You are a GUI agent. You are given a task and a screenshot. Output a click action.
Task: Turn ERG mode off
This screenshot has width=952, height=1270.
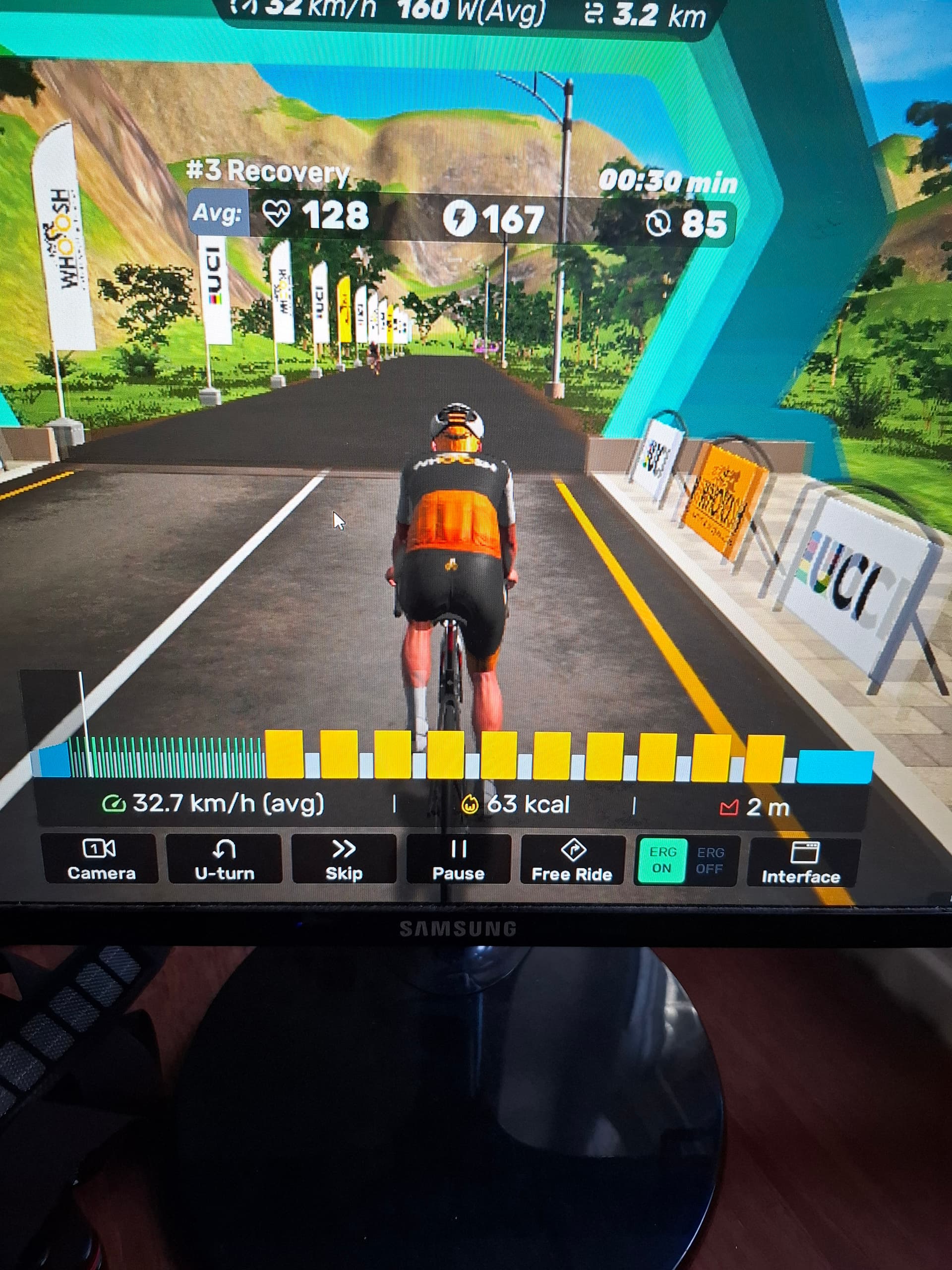pyautogui.click(x=710, y=861)
